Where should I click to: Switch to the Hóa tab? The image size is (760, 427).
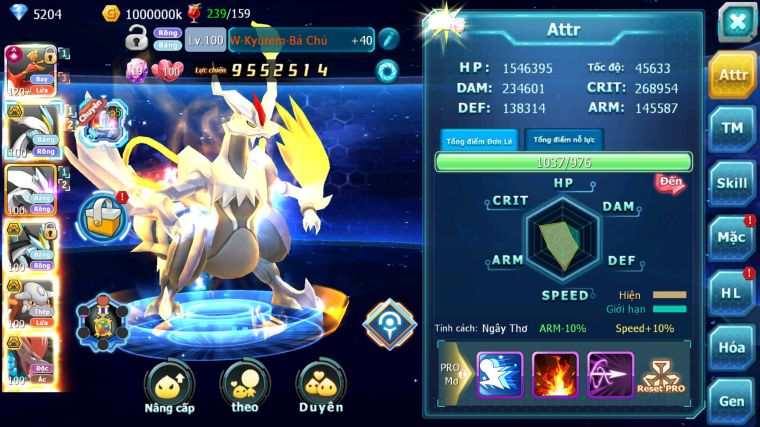[733, 347]
